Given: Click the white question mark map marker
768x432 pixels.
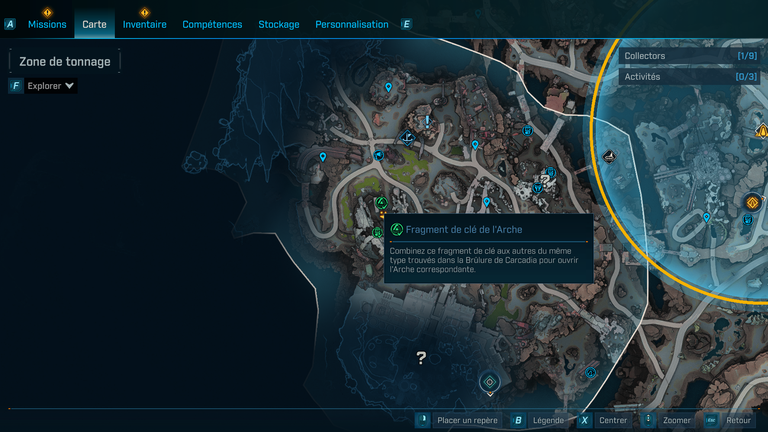Looking at the screenshot, I should point(422,357).
